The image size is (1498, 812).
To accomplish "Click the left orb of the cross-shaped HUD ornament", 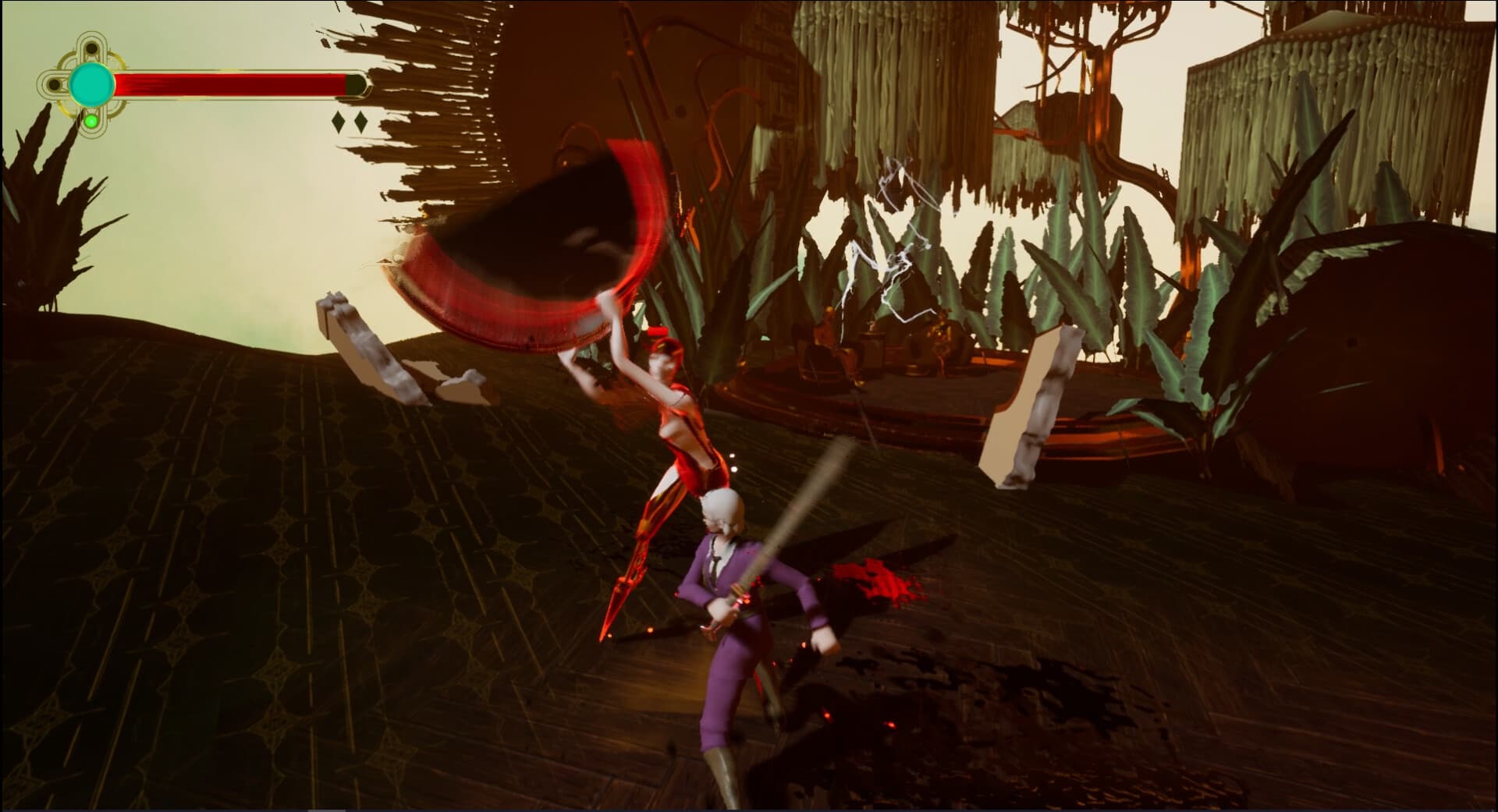I will tap(55, 83).
